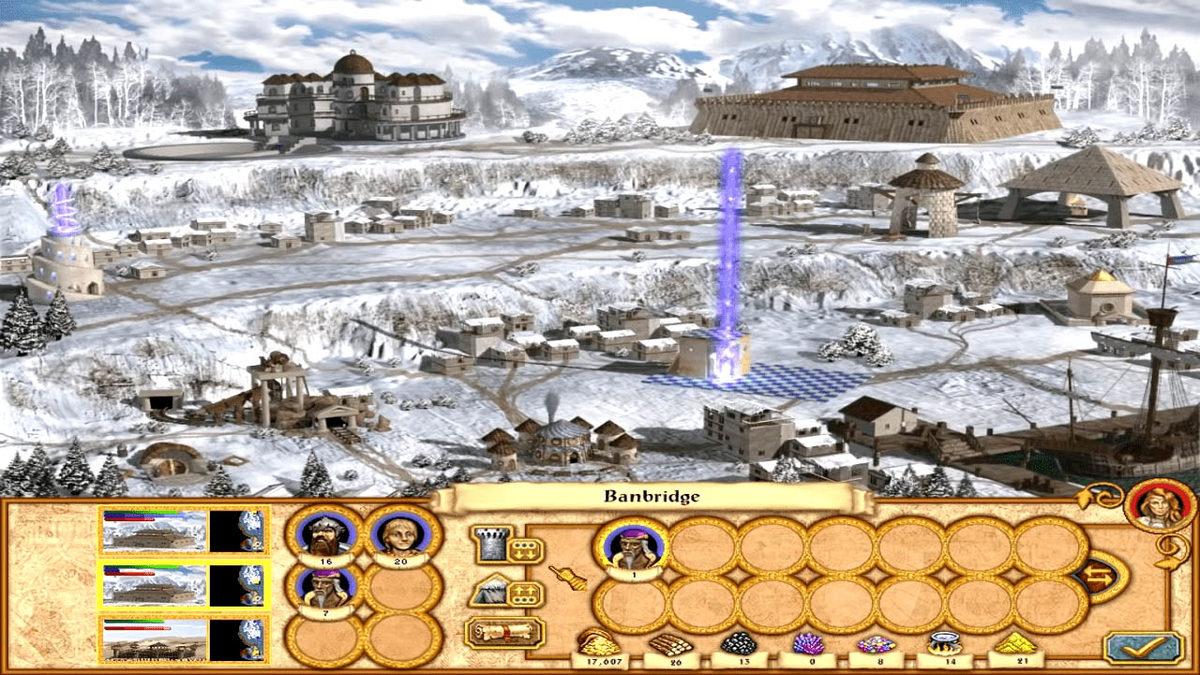The image size is (1200, 675).
Task: Select the blonde hero with badge 20
Action: pos(402,536)
